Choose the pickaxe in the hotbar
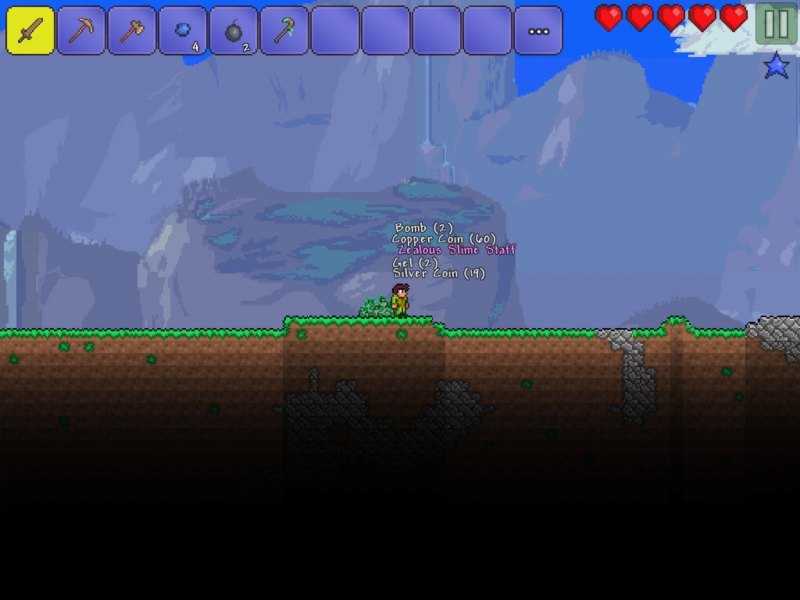 tap(81, 30)
